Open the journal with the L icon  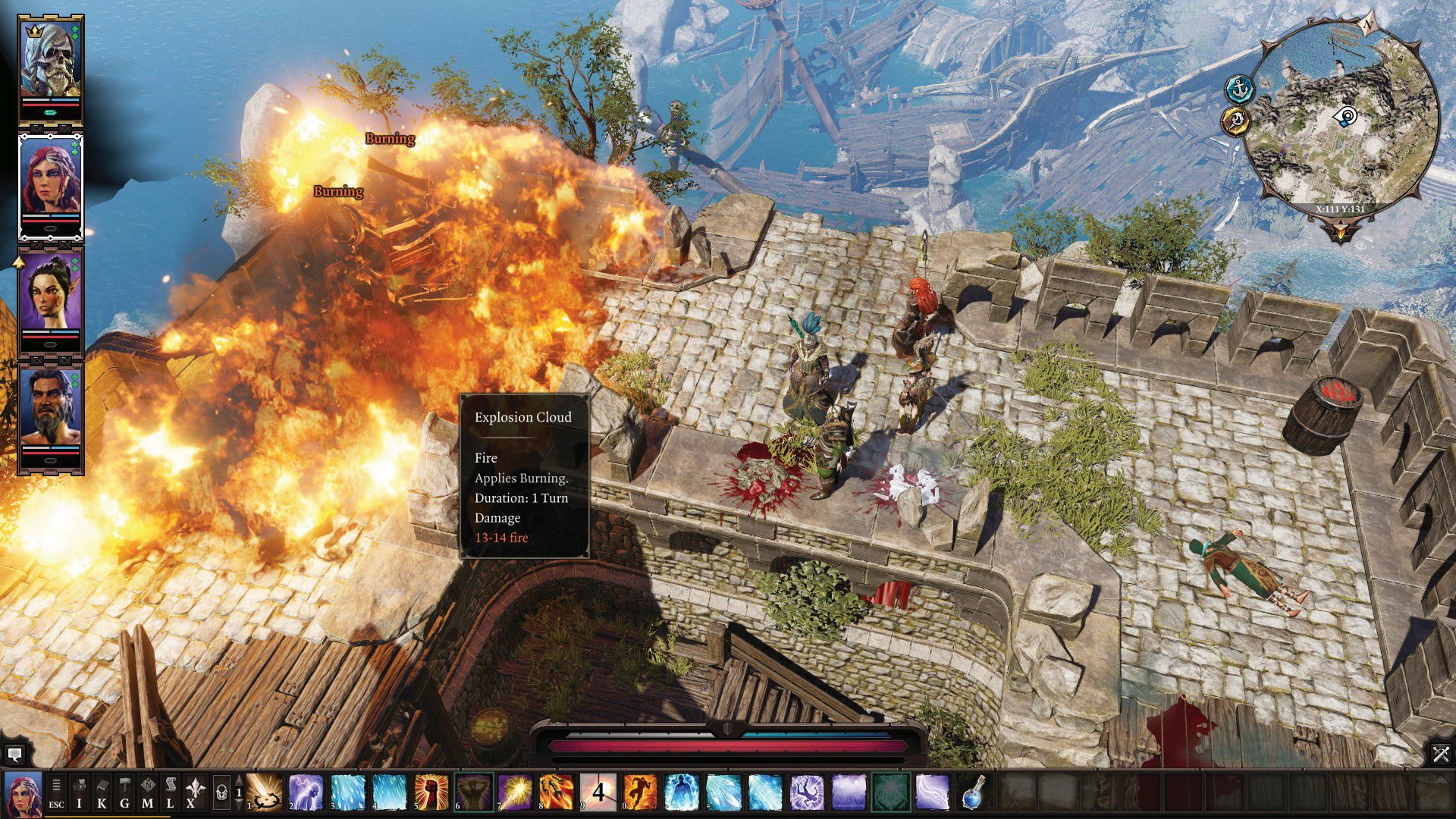point(171,792)
